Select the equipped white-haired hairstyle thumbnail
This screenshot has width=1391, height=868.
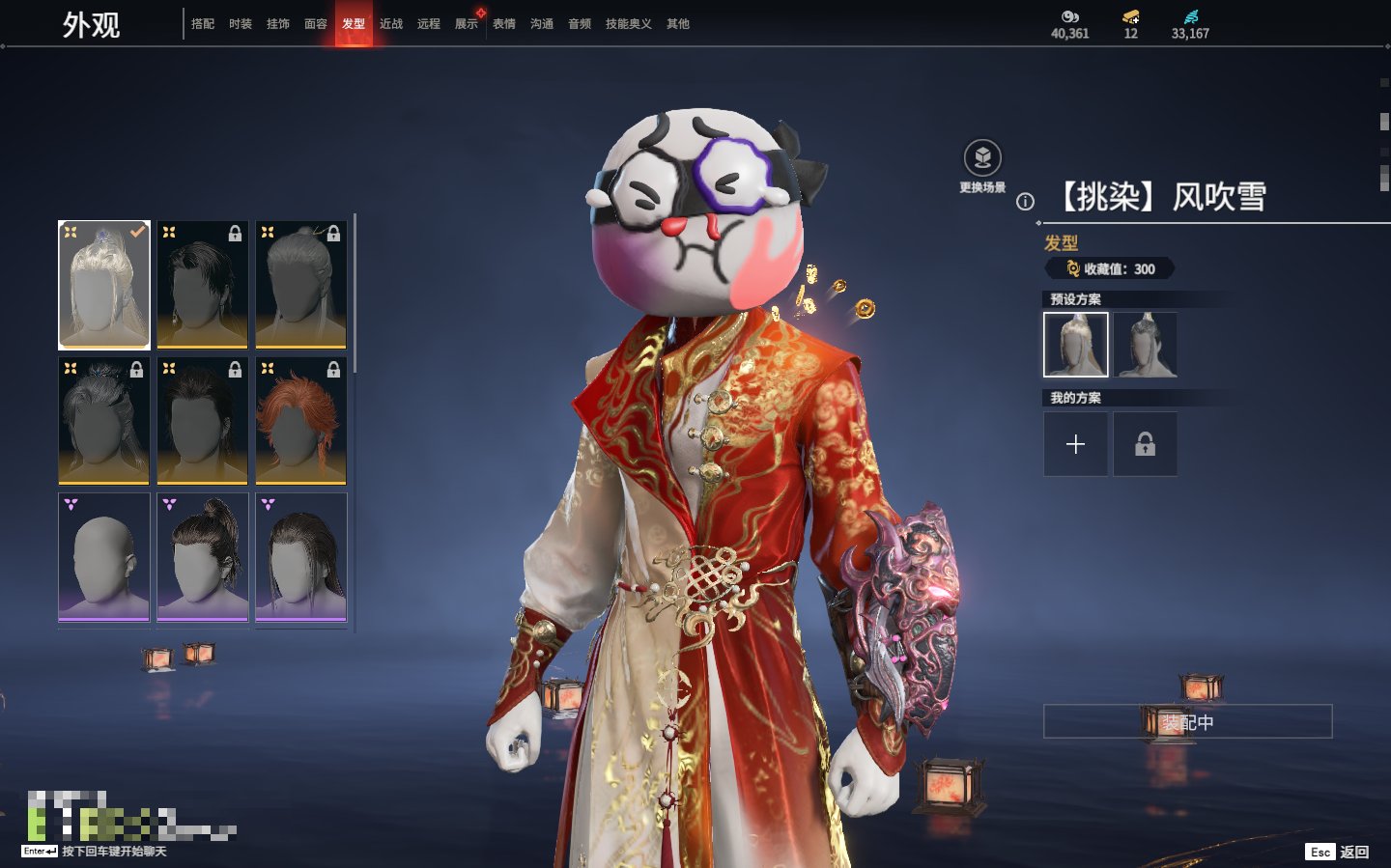[104, 284]
